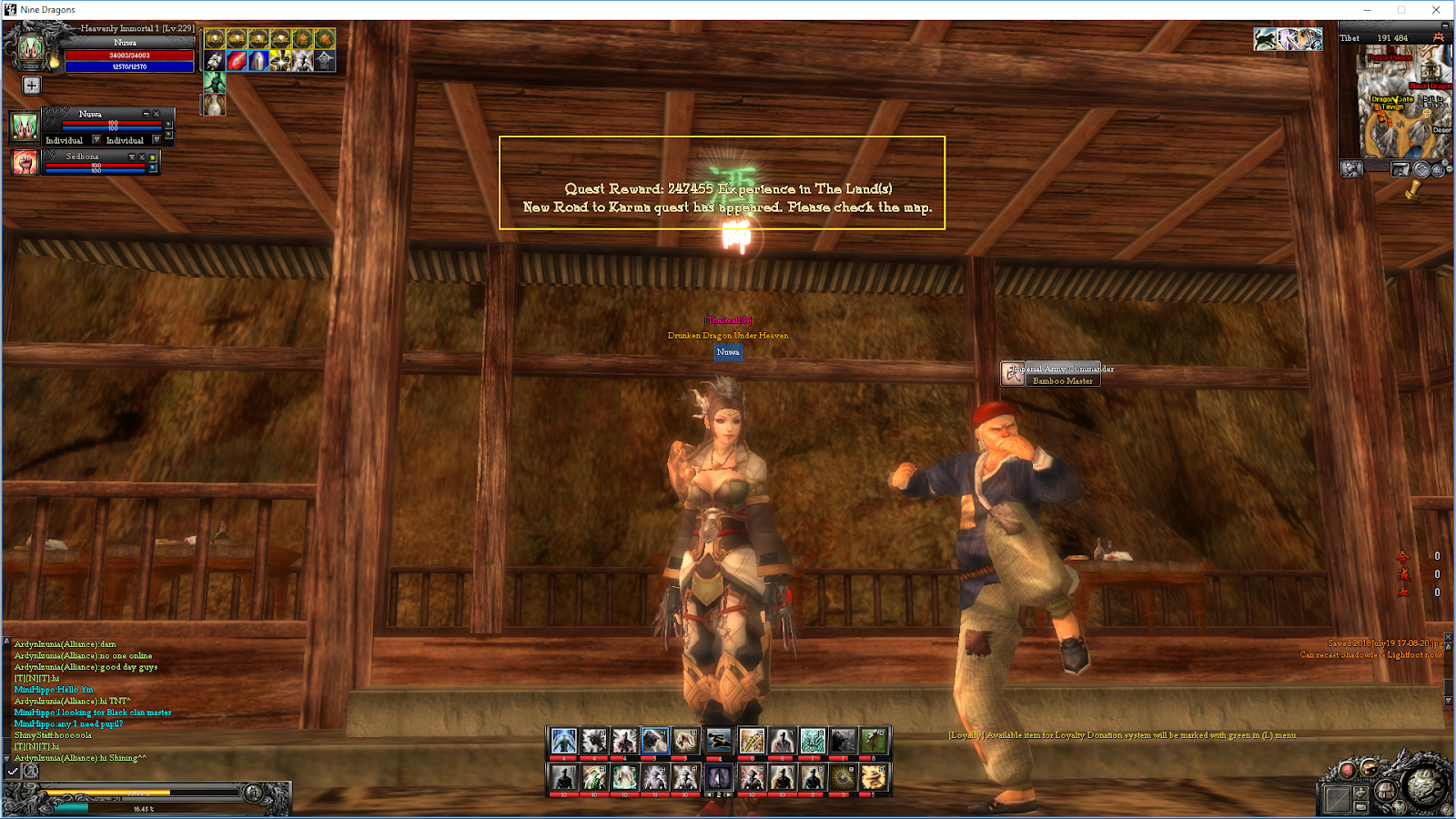Viewport: 1456px width, 819px height.
Task: Click the checkmark toggle beside the chat log
Action: pyautogui.click(x=11, y=771)
